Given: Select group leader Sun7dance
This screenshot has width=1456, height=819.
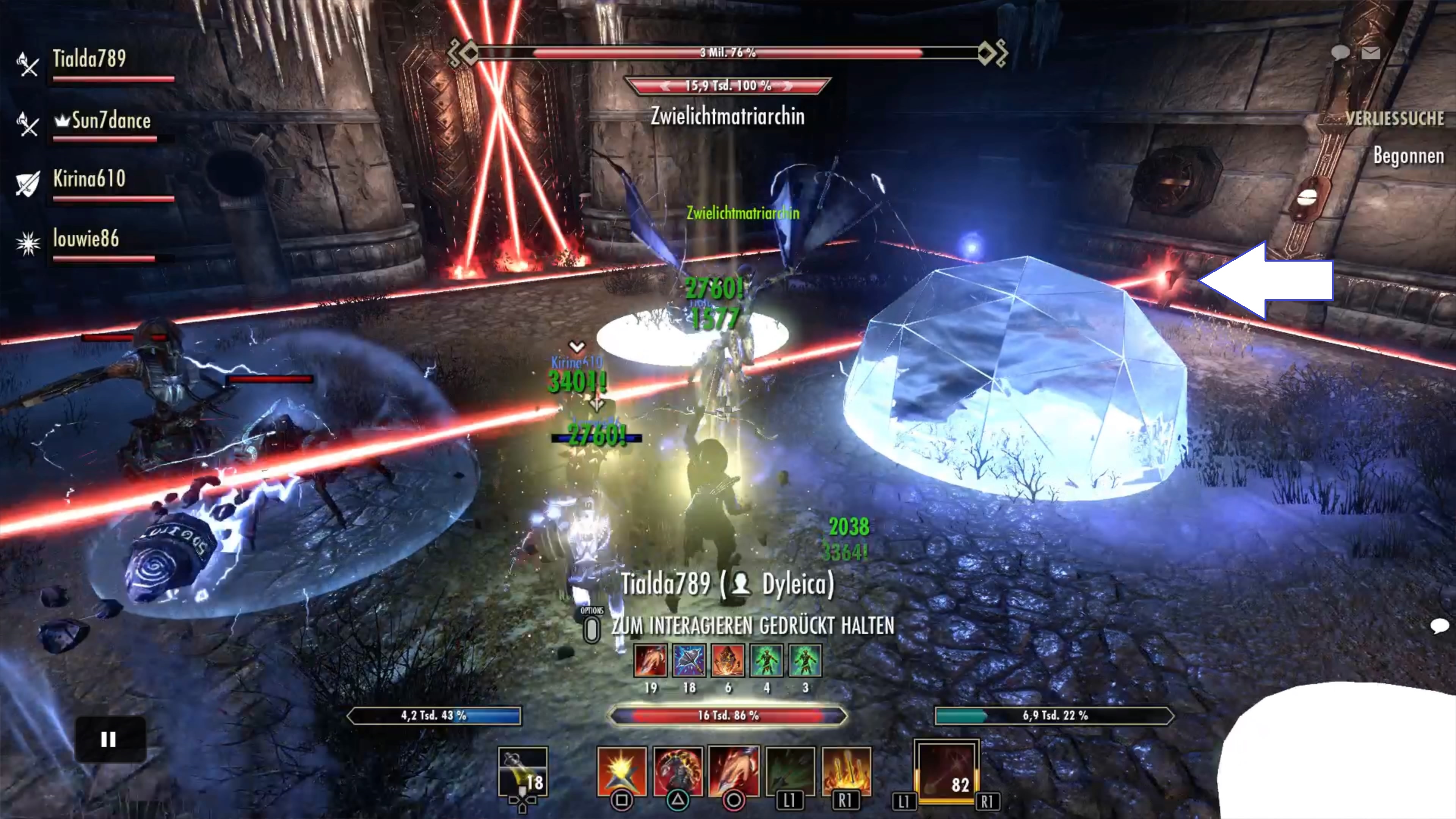Looking at the screenshot, I should click(111, 121).
